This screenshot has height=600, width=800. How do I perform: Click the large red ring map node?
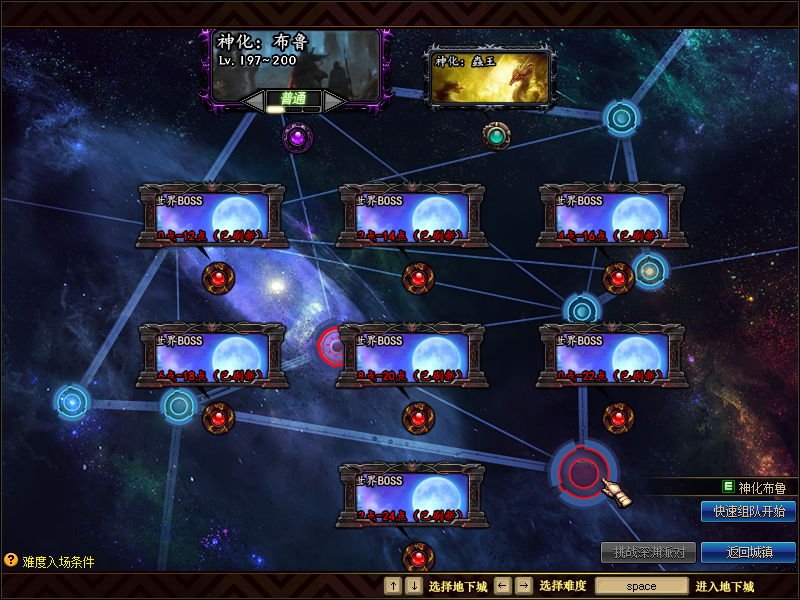click(x=582, y=470)
